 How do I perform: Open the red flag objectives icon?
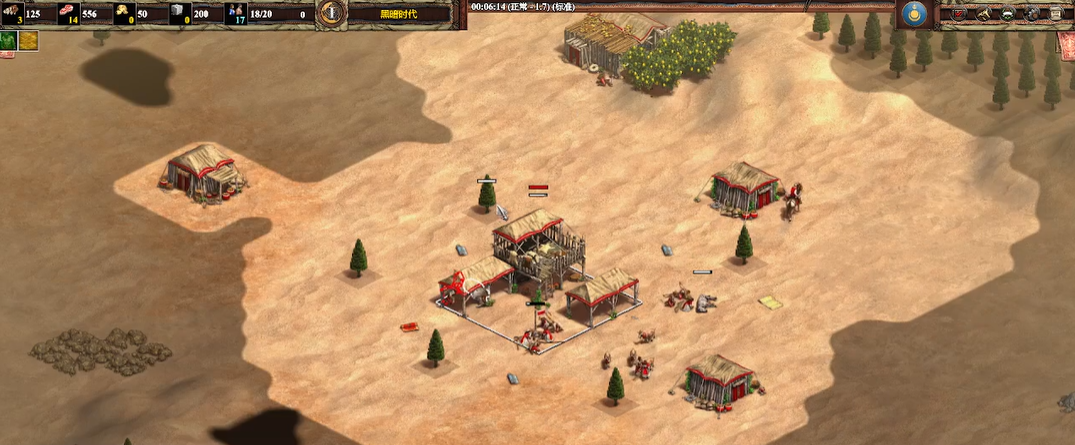[960, 14]
